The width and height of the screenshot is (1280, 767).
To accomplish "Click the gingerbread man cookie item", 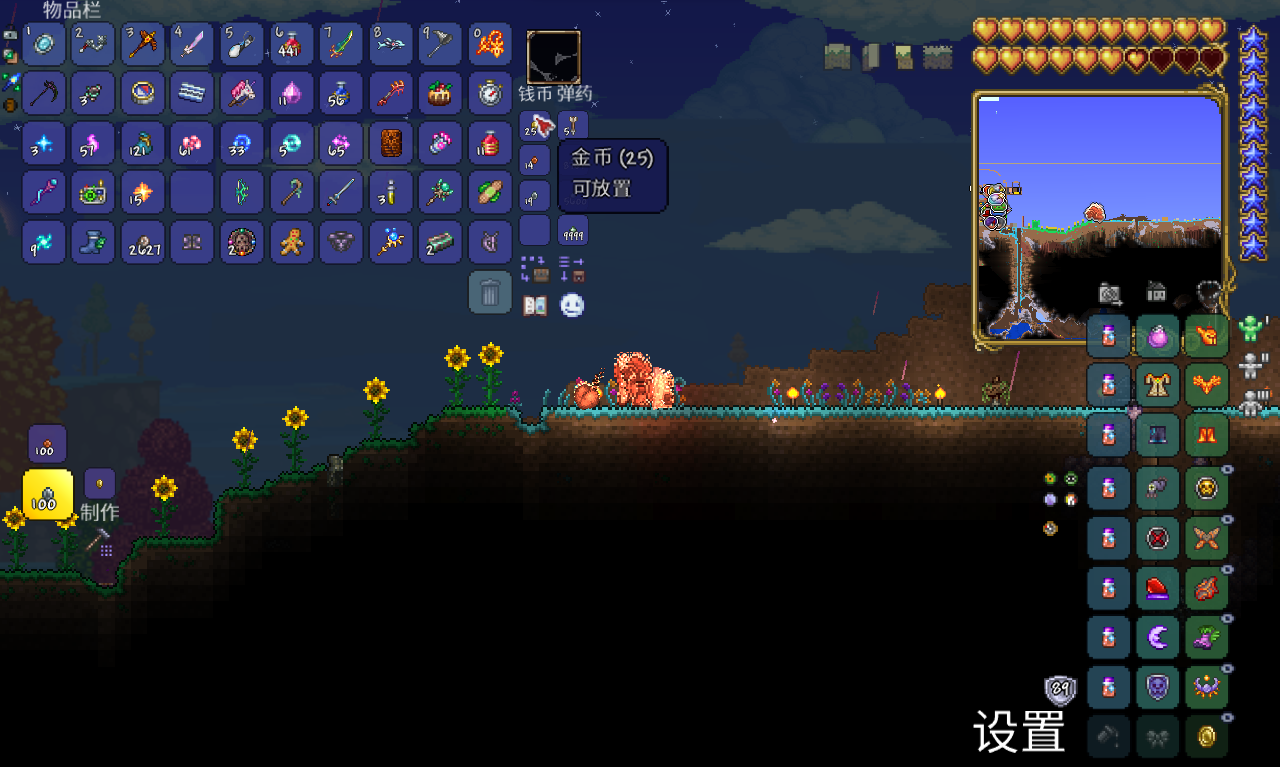I will tap(291, 242).
